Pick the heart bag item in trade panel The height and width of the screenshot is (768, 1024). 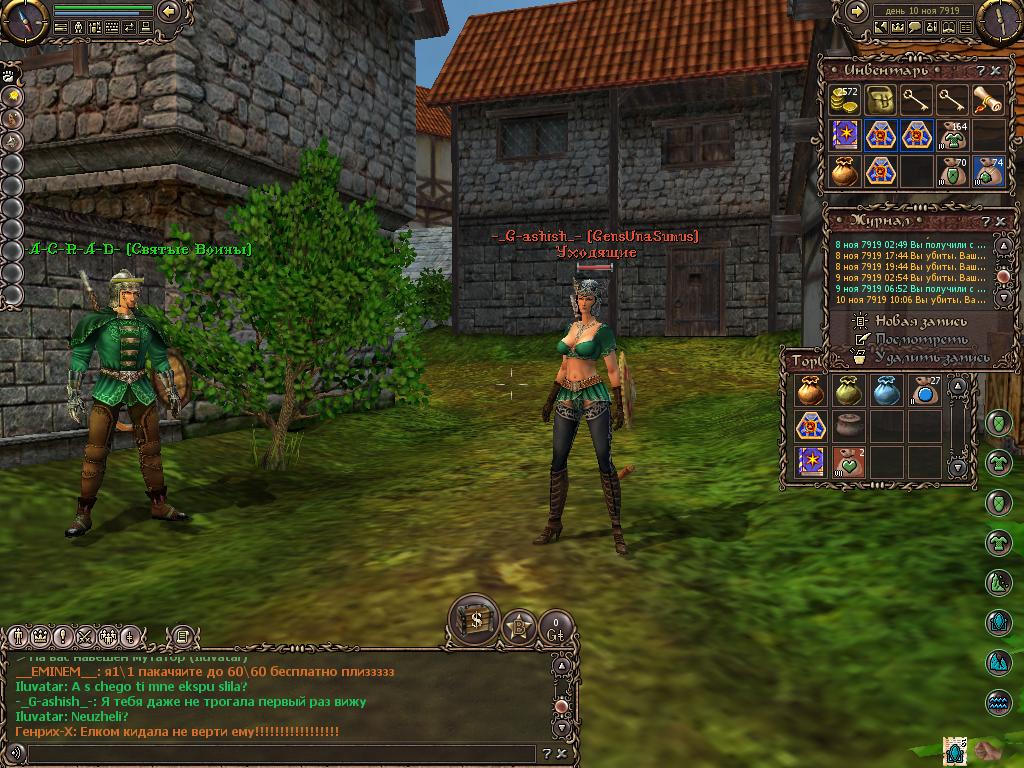[x=847, y=462]
